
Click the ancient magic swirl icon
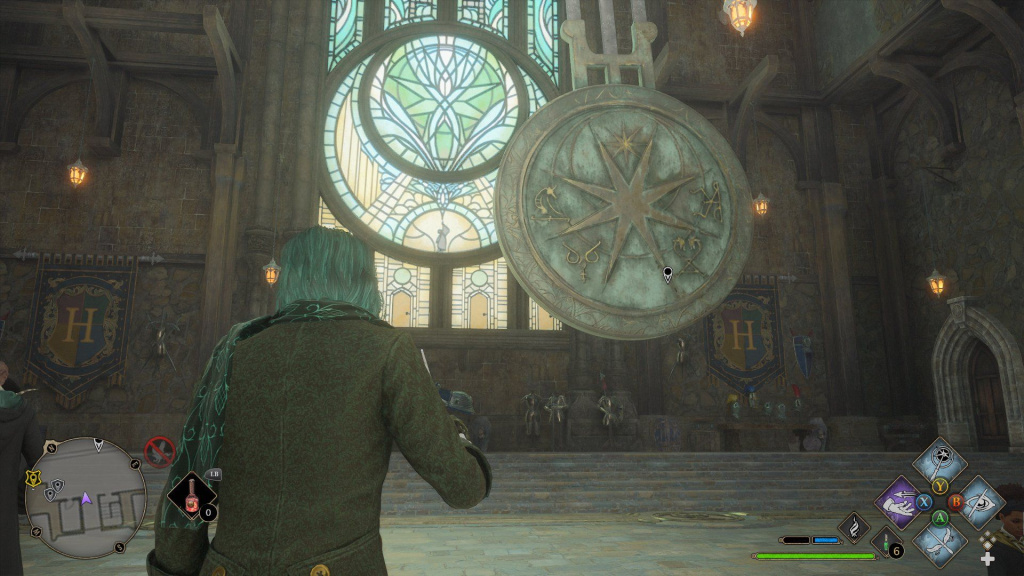click(x=856, y=525)
